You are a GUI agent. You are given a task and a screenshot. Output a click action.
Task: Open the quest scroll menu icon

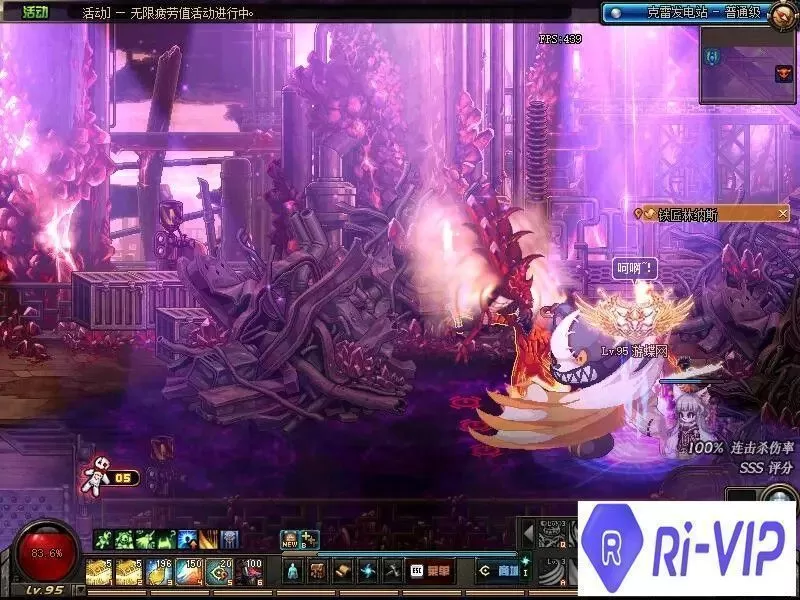point(342,571)
